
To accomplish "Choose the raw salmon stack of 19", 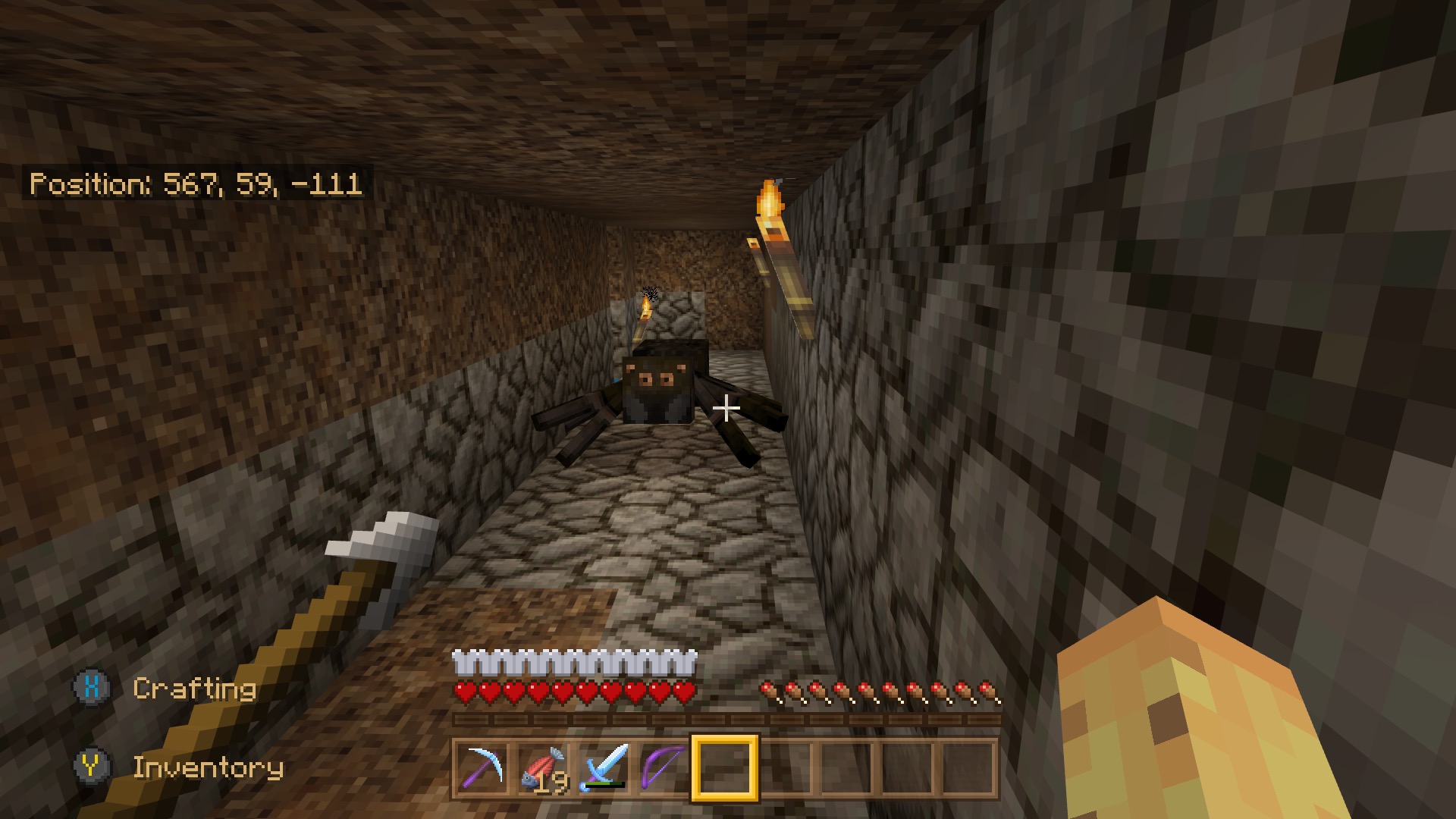I will coord(544,768).
